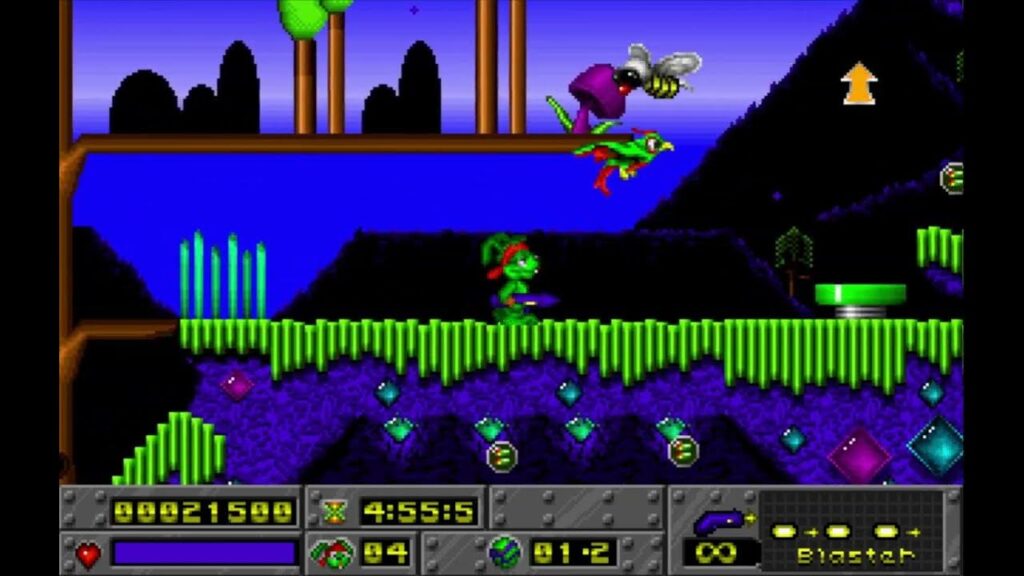Click the Jazz face lives icon

click(x=331, y=552)
